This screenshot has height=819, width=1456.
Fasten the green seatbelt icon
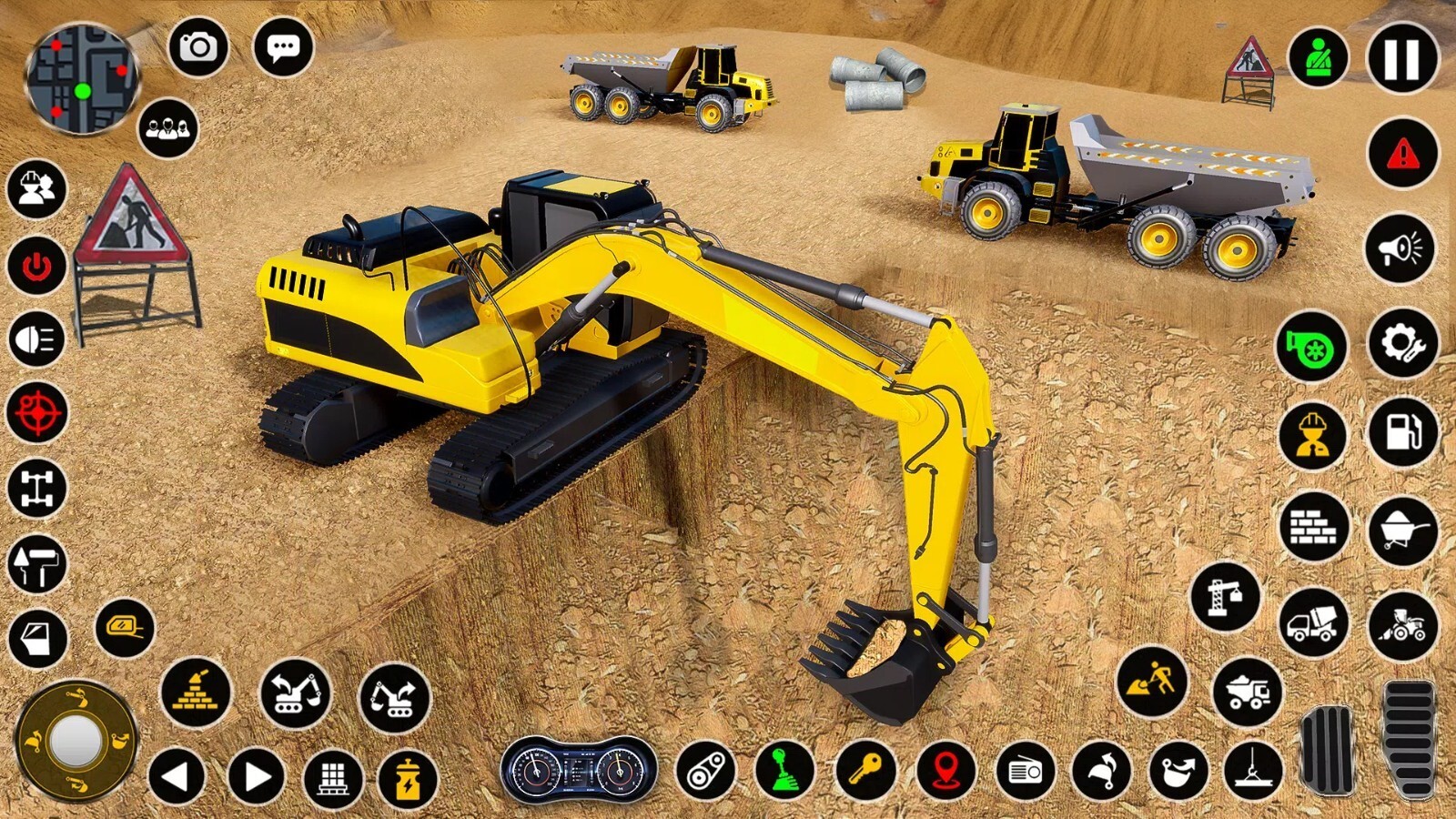(x=1318, y=58)
